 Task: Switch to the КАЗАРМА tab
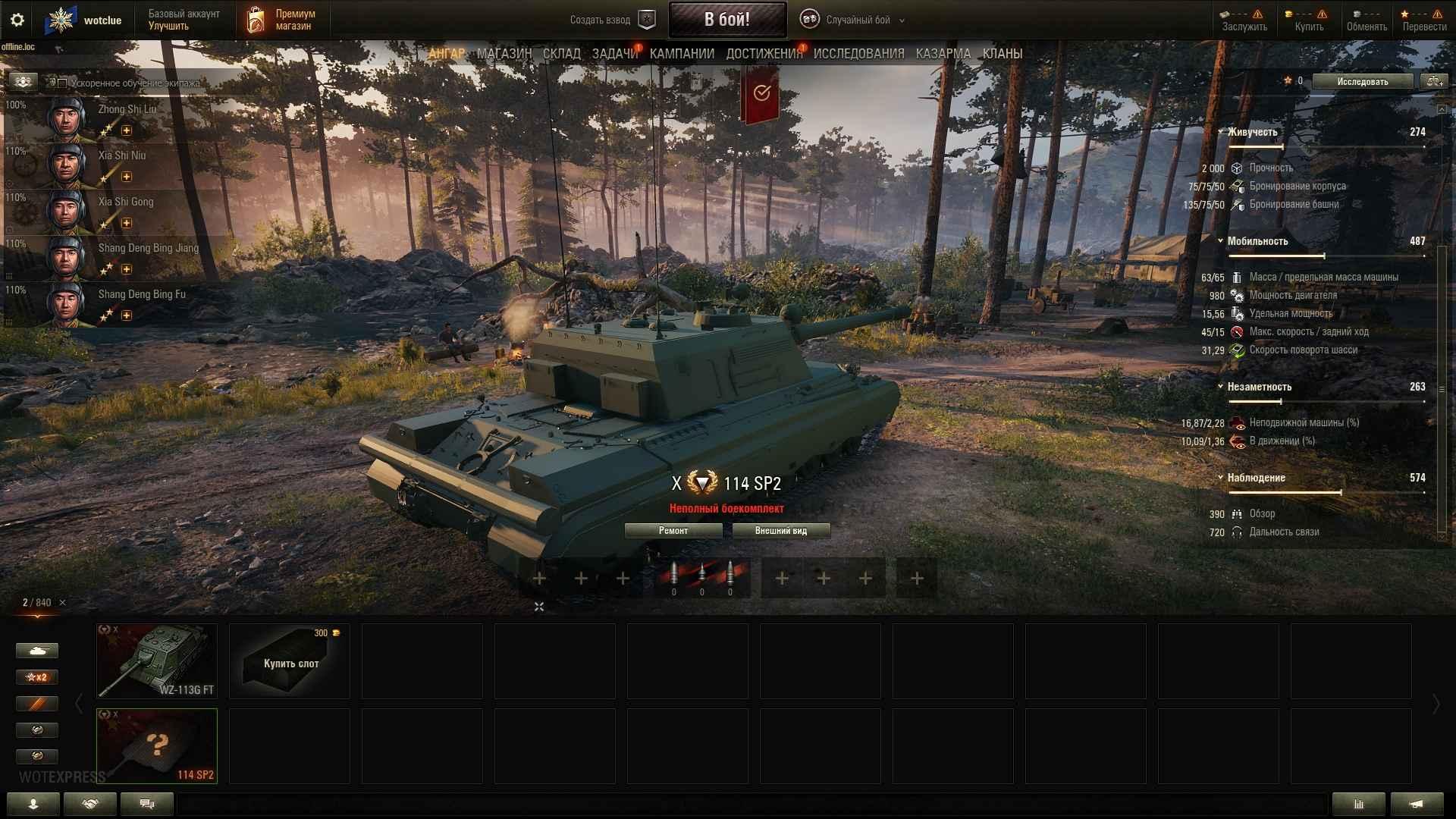coord(943,54)
